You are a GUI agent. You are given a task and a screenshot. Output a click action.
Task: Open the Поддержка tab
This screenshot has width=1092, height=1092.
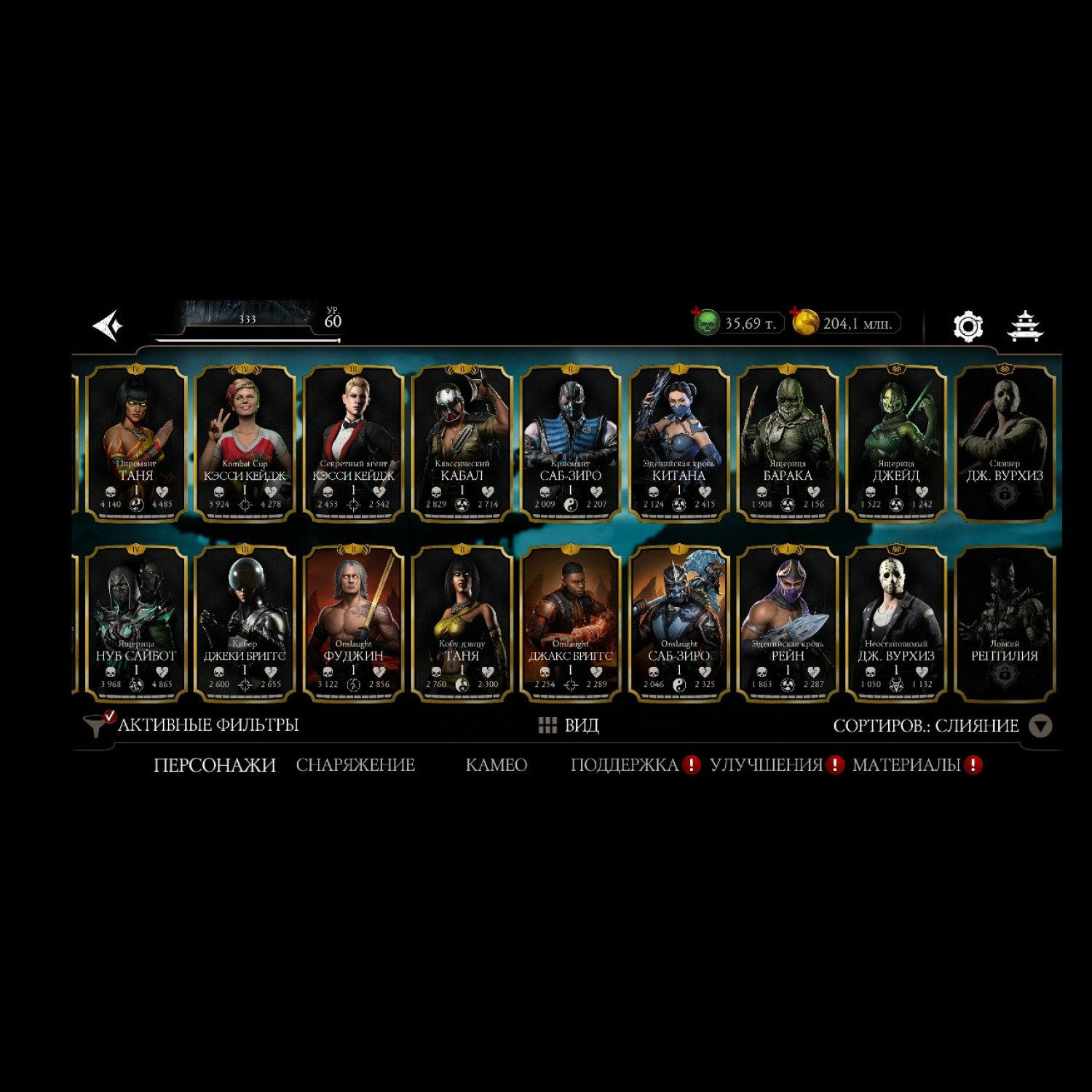625,765
